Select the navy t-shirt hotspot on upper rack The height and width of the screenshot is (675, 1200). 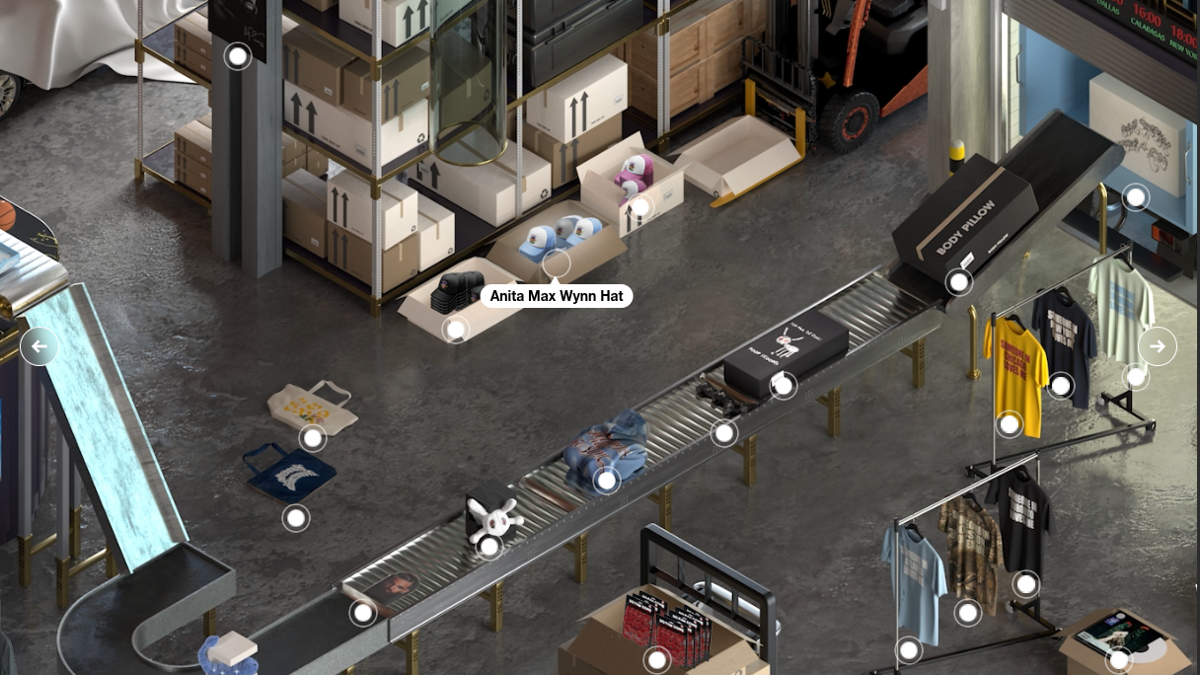[x=1061, y=385]
